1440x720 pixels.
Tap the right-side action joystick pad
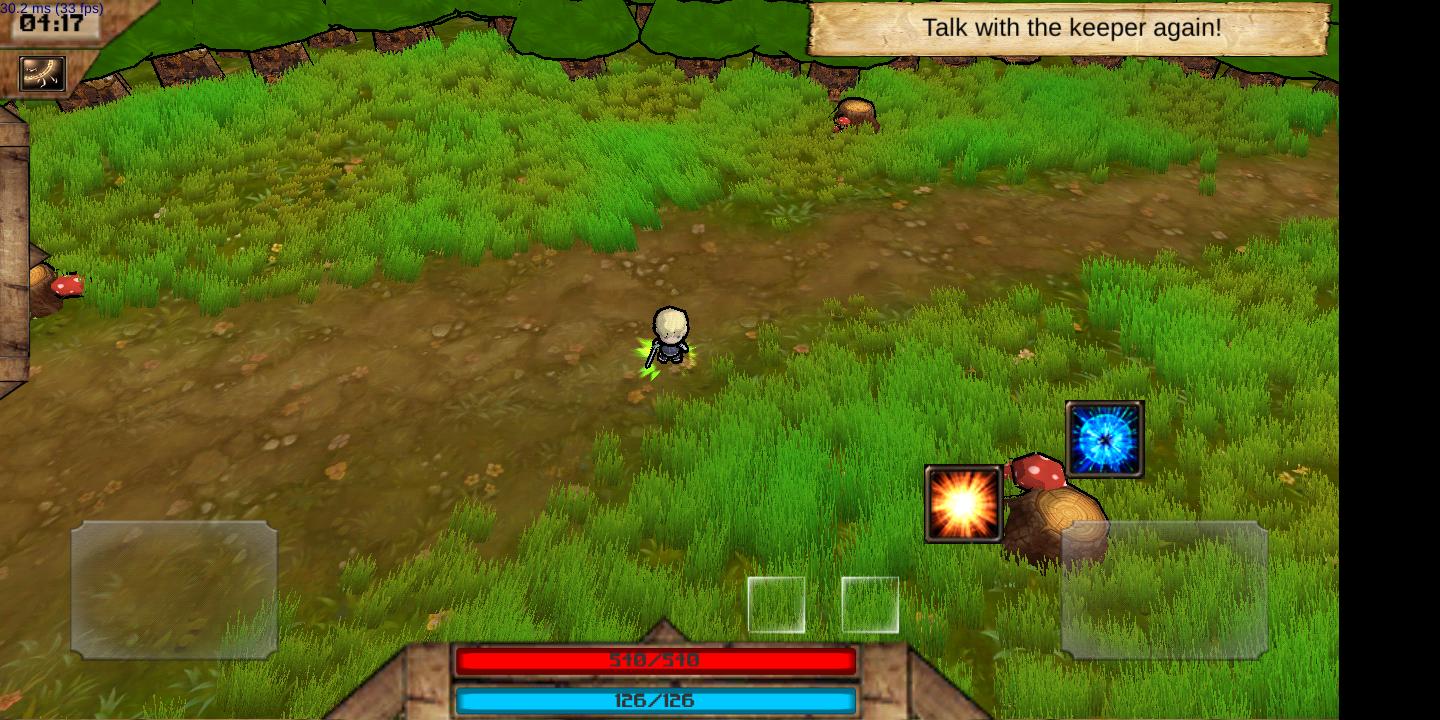1164,589
